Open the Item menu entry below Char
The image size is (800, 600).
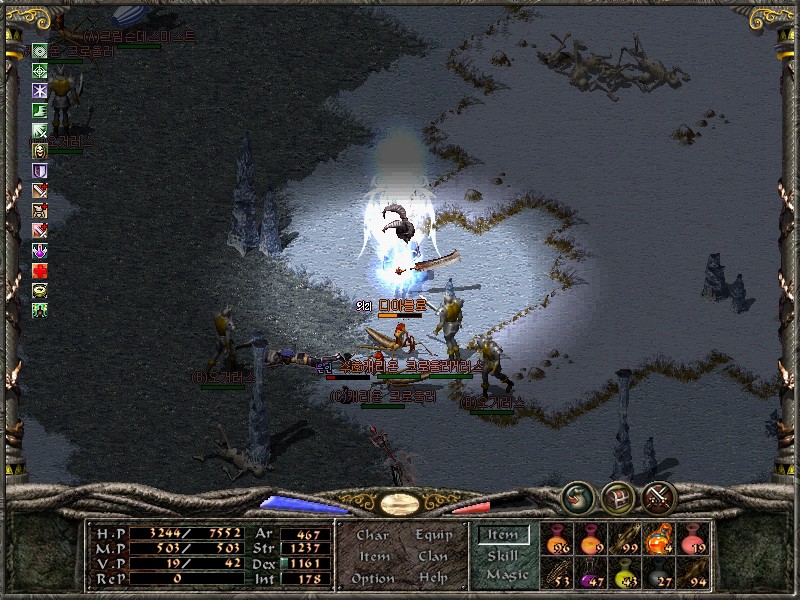point(373,556)
